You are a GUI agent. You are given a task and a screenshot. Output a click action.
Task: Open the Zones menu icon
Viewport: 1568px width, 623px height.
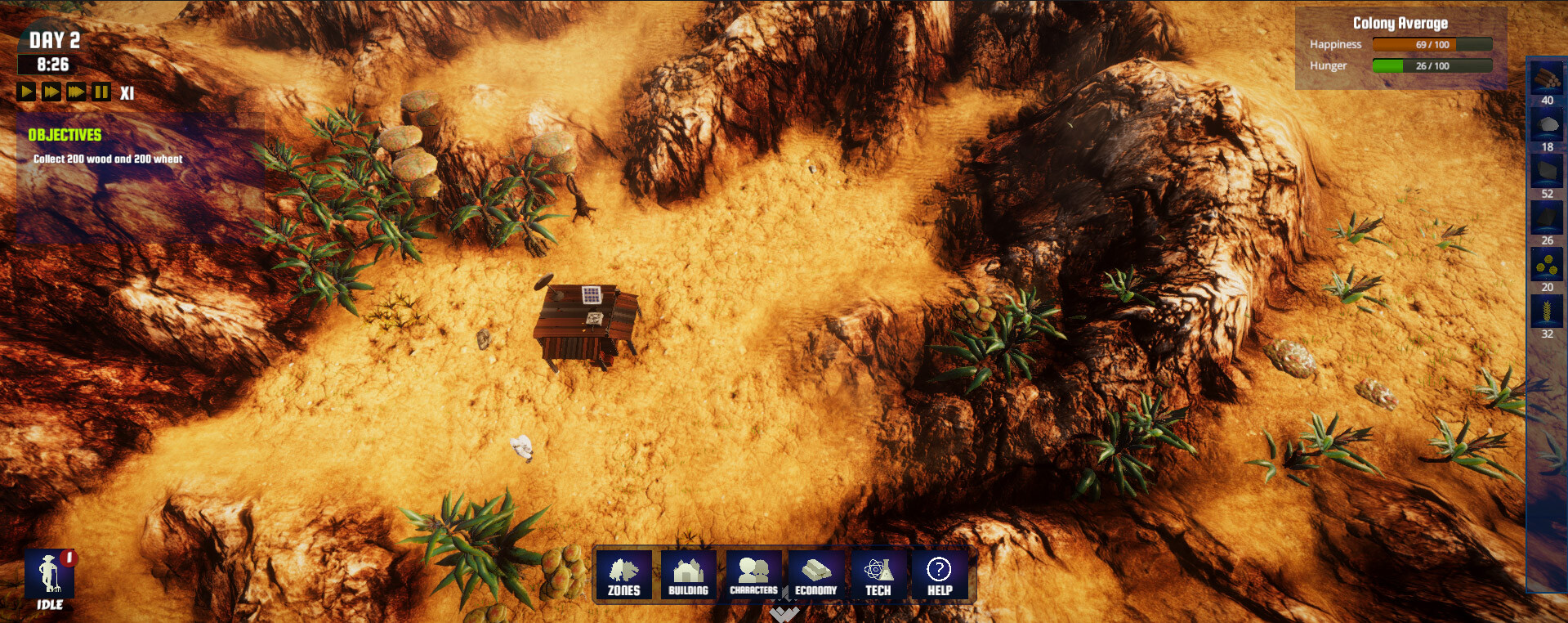point(624,575)
